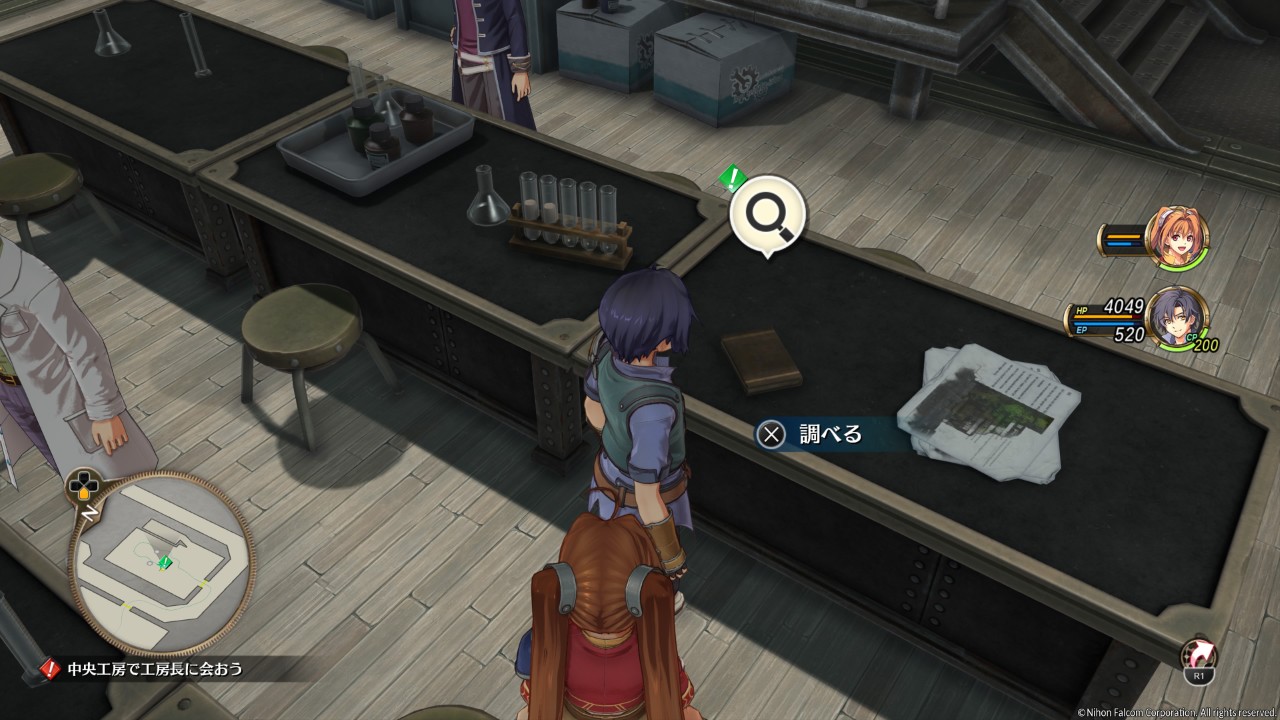Click the circular minimap
The height and width of the screenshot is (720, 1280).
(161, 564)
